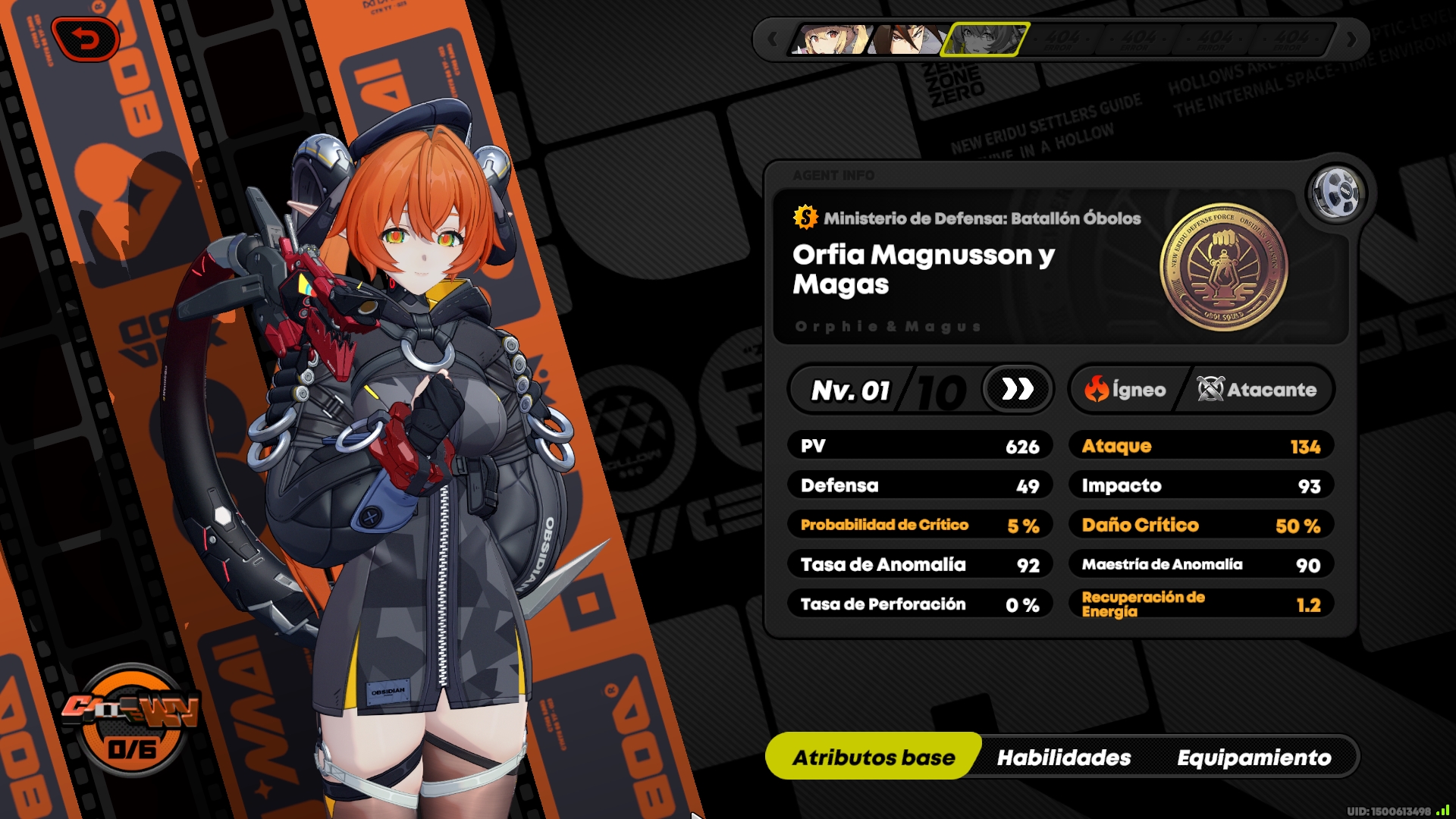Open the Equipamiento tab

1254,757
